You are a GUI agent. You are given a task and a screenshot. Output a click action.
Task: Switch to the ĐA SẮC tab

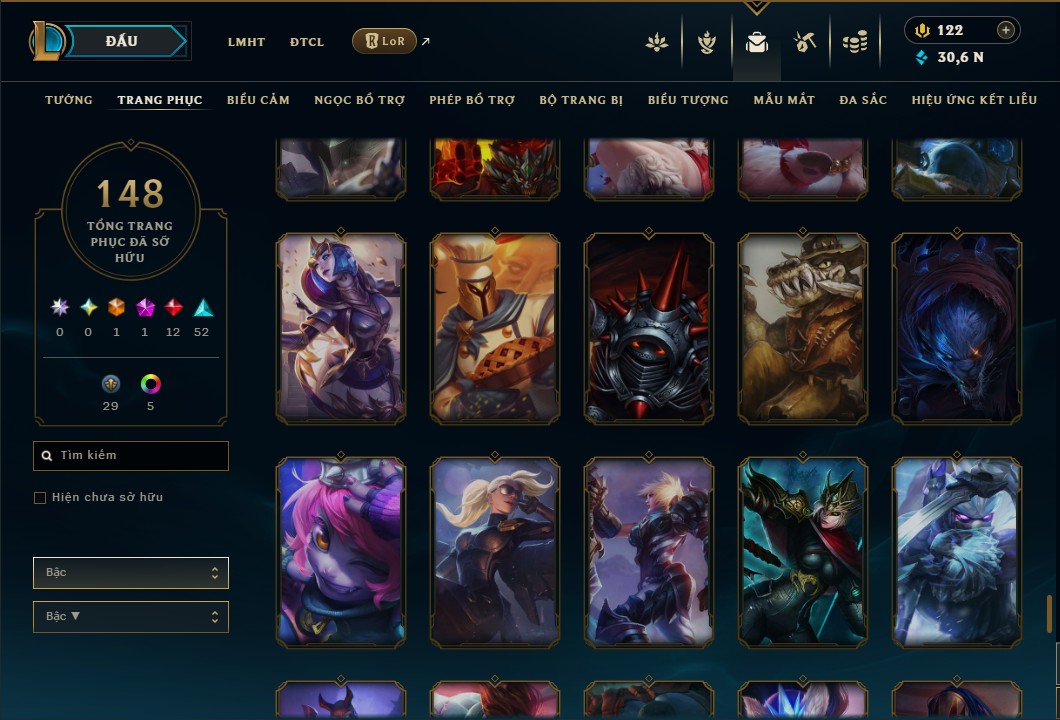click(863, 100)
